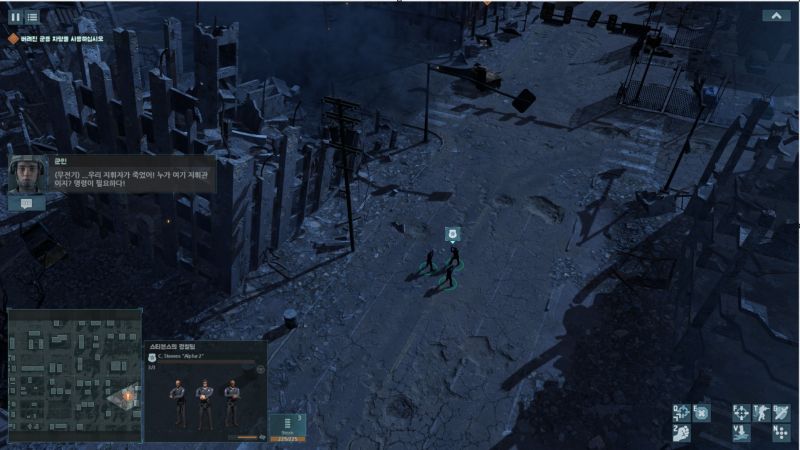Click the city minimap
The height and width of the screenshot is (450, 800).
click(x=75, y=375)
